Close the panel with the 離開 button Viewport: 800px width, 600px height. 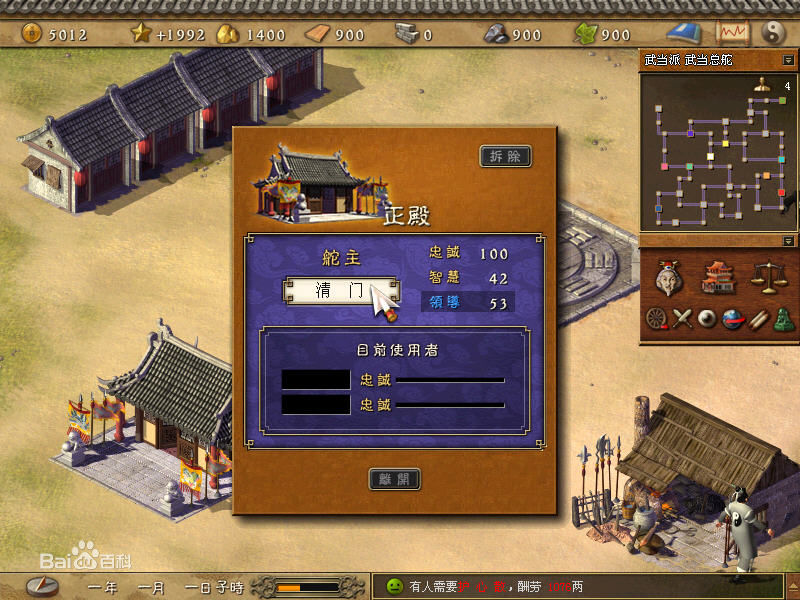[x=394, y=479]
